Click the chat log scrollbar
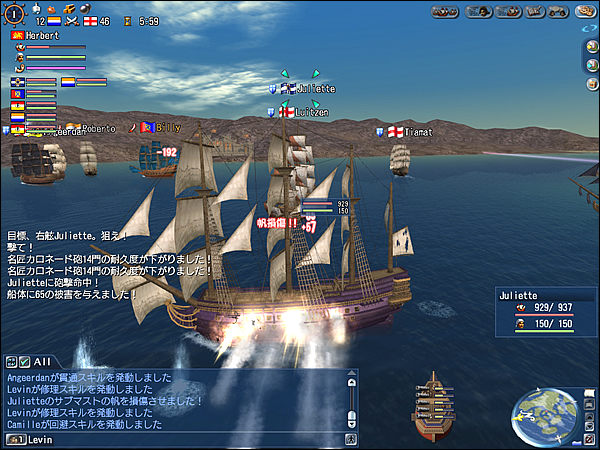The width and height of the screenshot is (600, 450). [351, 400]
